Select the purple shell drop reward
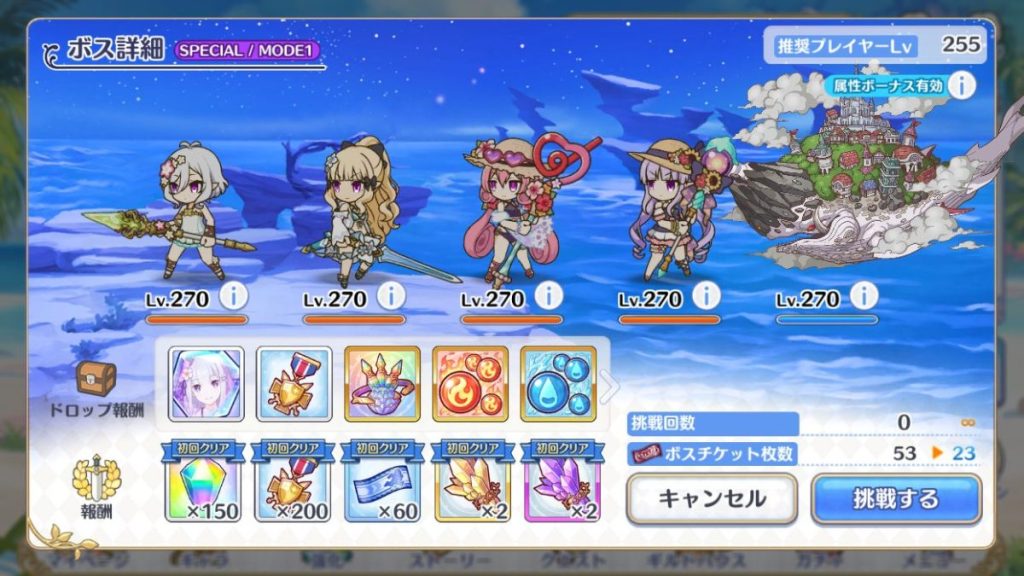The height and width of the screenshot is (576, 1024). 382,384
